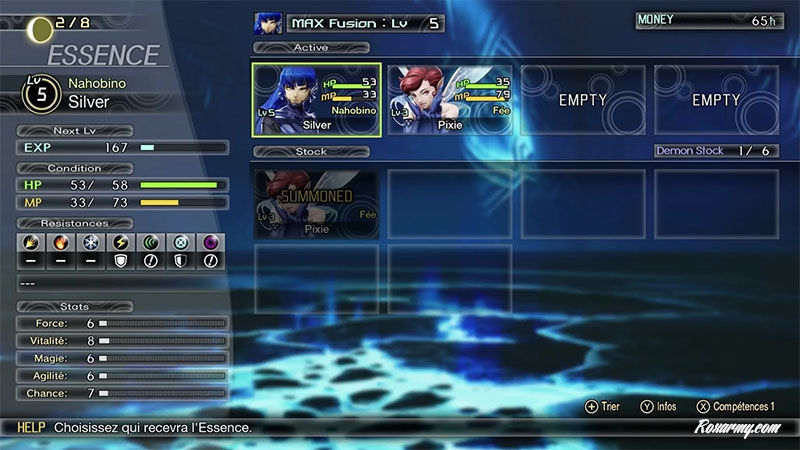Screen dimensions: 800x450
Task: Choose the active Pixie party card
Action: click(x=450, y=99)
